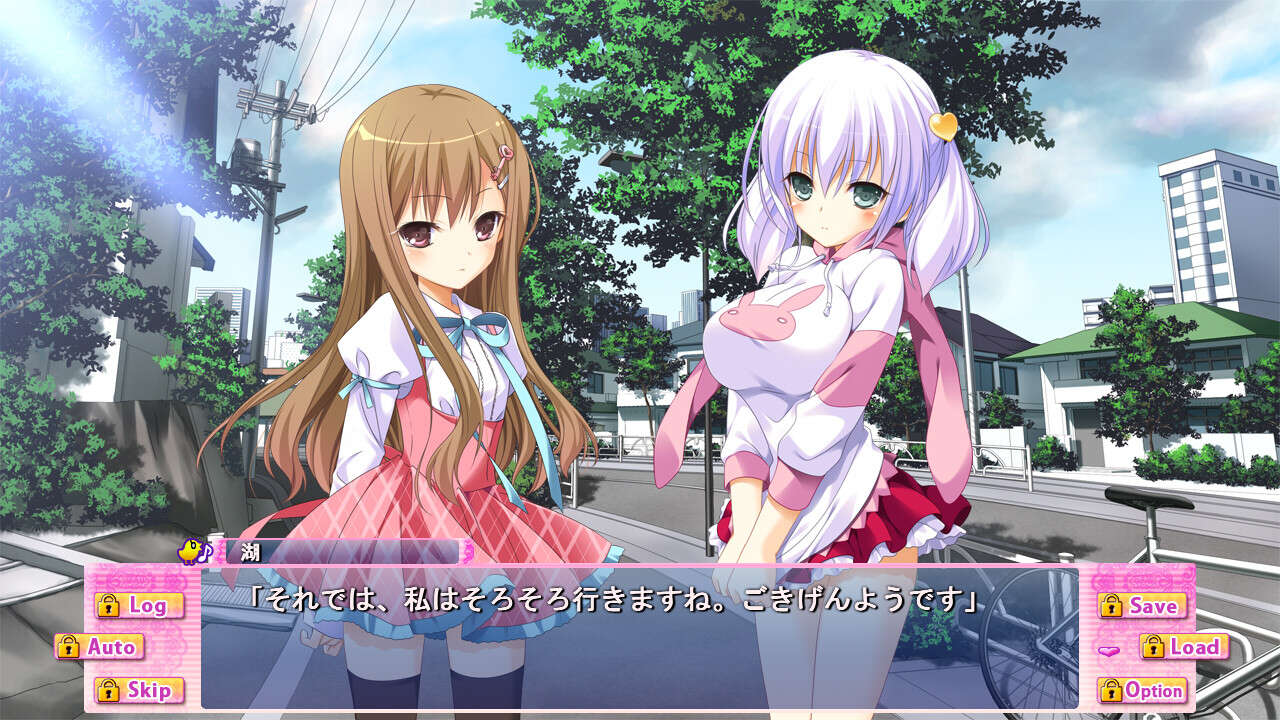Enable Auto mode
The height and width of the screenshot is (720, 1280).
(x=100, y=647)
